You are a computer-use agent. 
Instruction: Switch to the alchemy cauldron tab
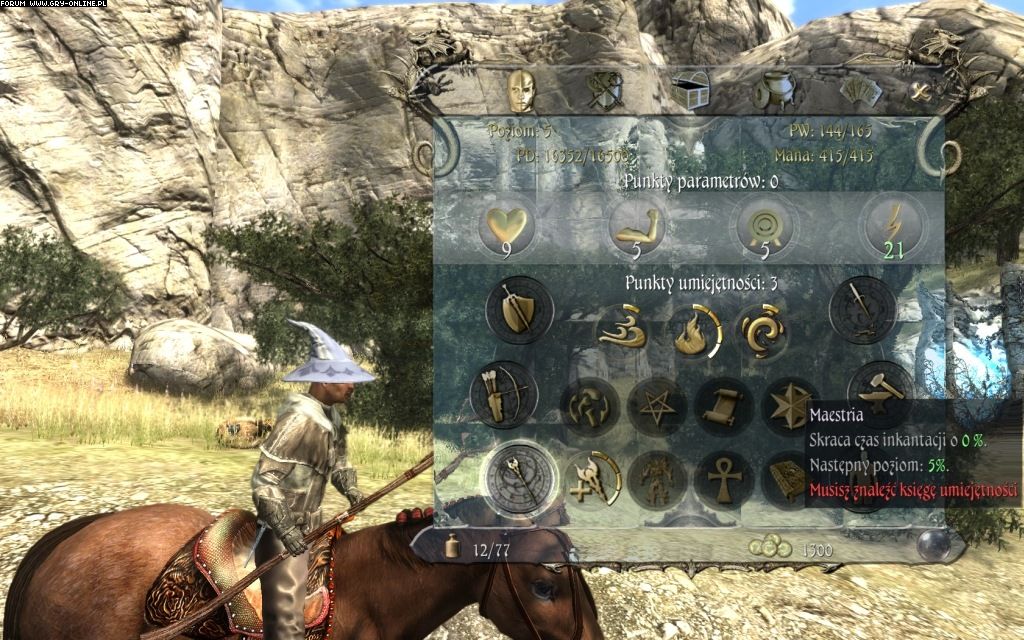tap(772, 91)
